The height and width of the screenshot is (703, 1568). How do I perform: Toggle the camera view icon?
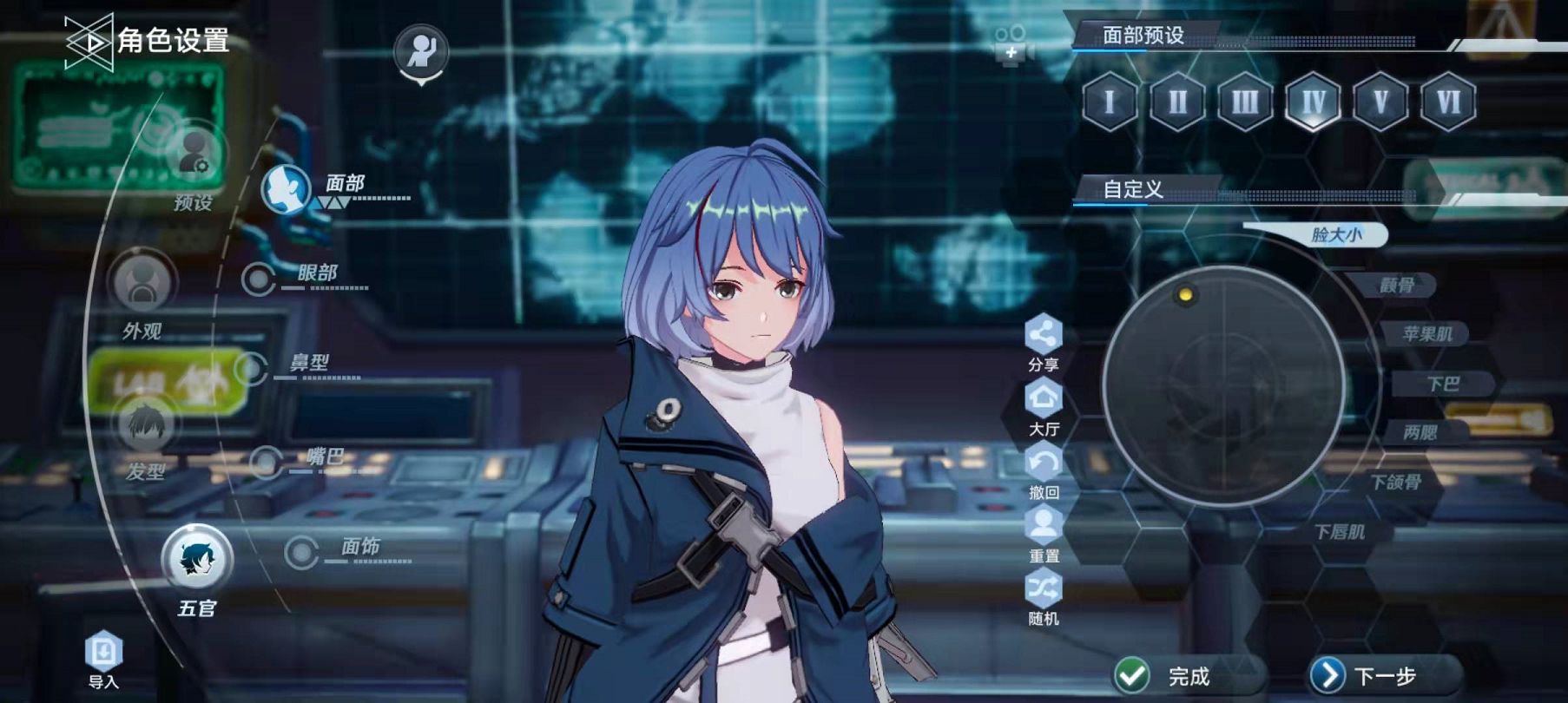coord(1011,45)
